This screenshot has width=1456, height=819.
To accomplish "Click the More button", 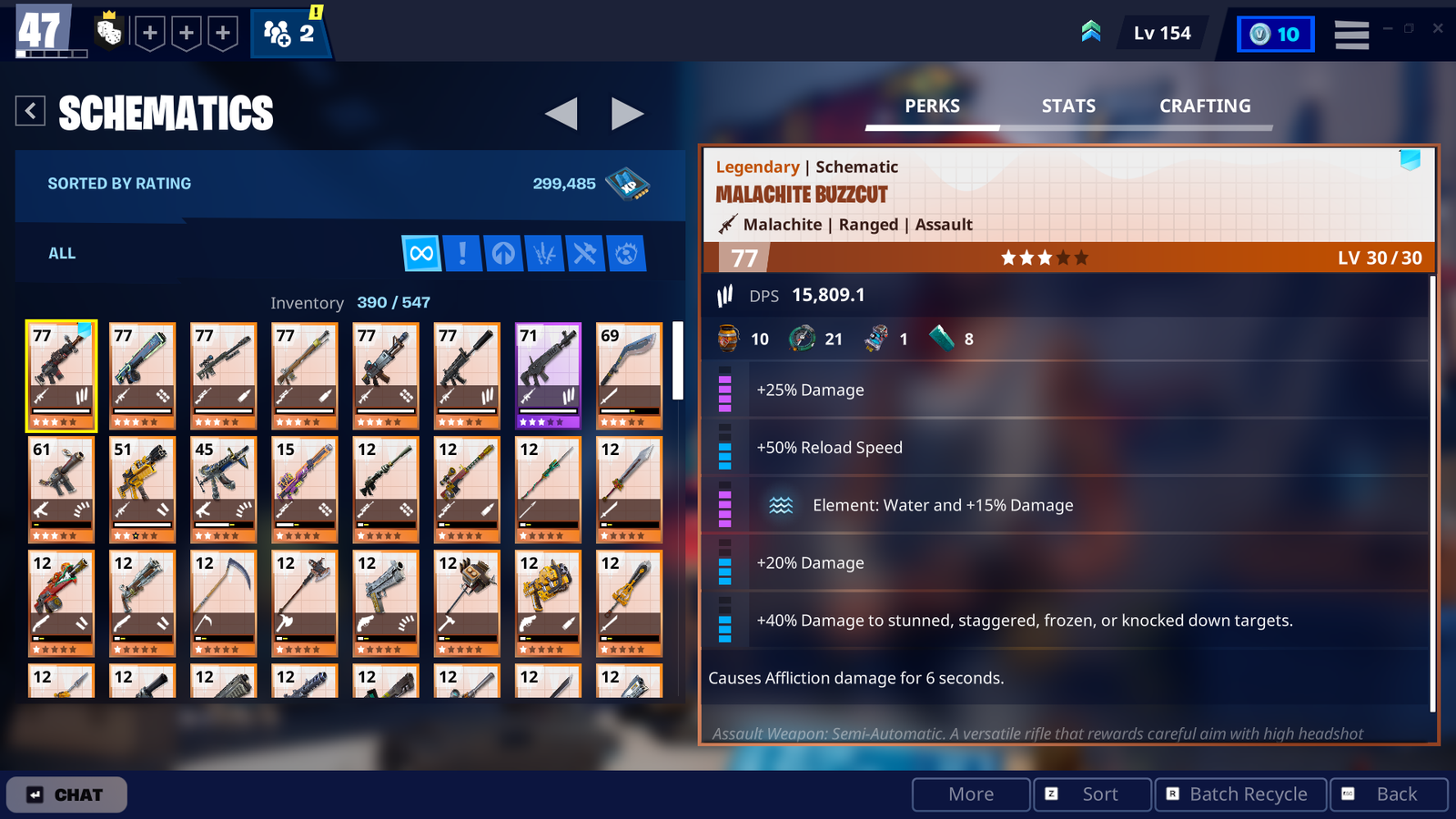I will [971, 794].
